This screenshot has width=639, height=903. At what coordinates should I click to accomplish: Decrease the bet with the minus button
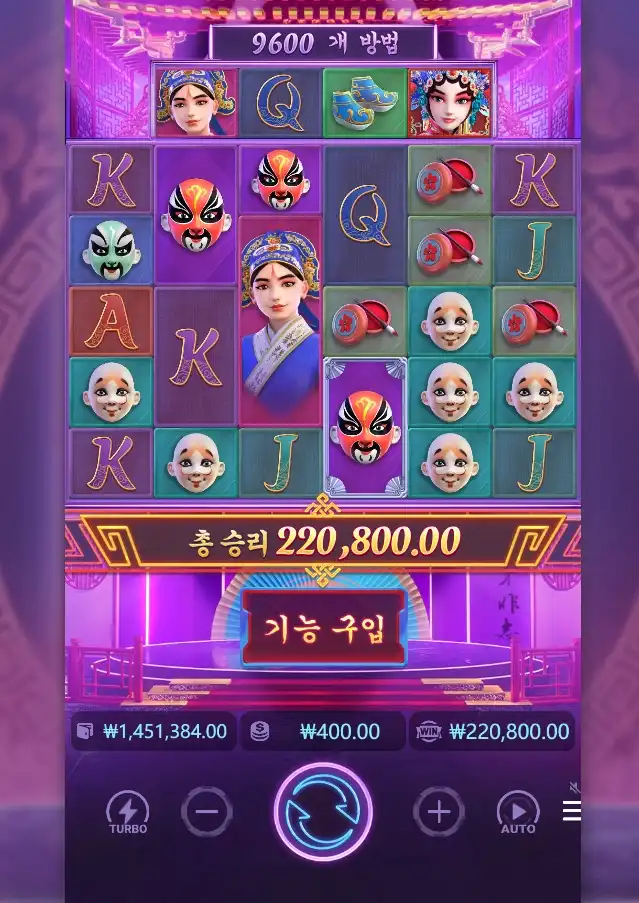point(207,812)
